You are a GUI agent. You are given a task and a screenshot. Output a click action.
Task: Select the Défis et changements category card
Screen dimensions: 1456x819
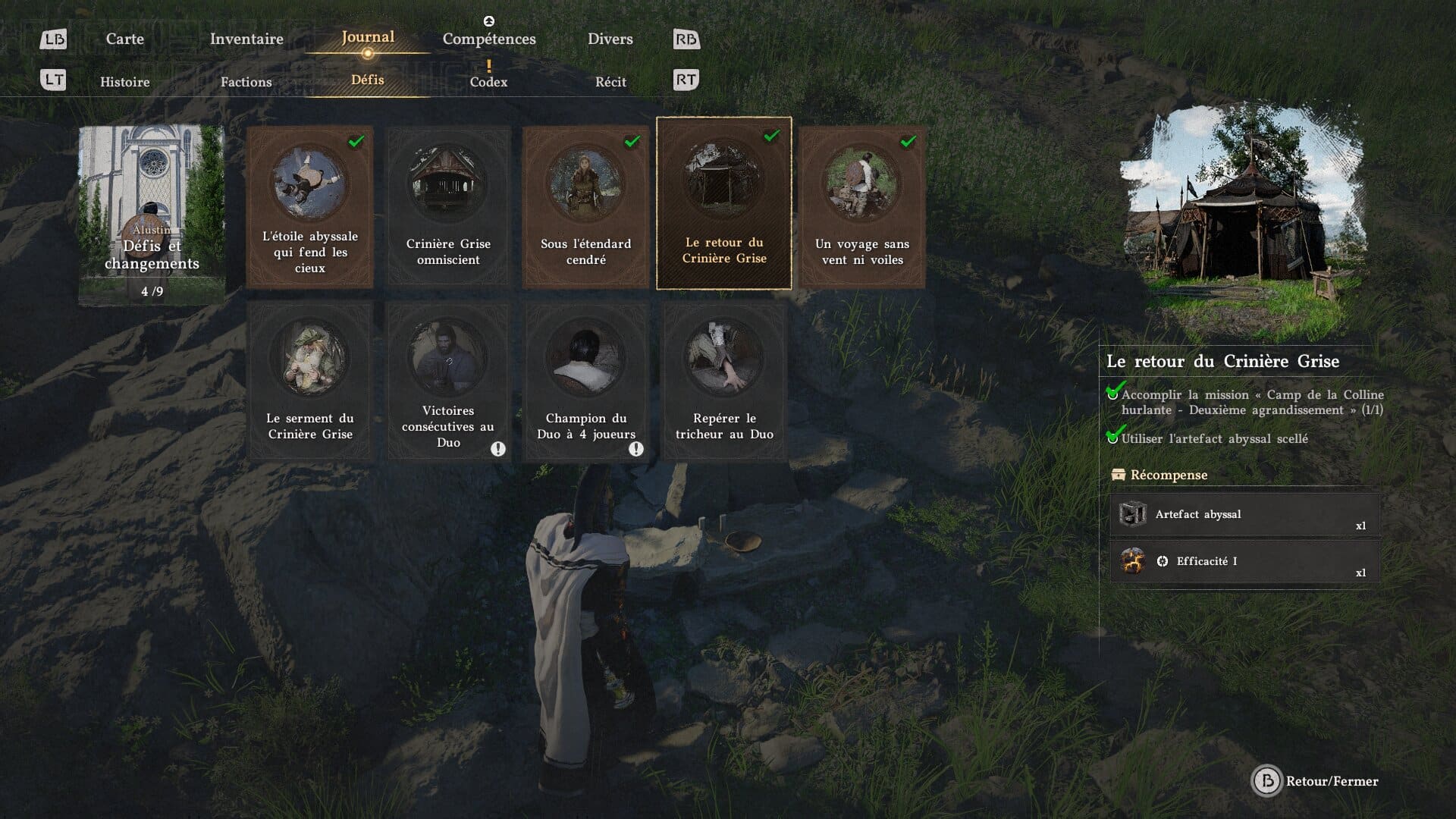152,215
